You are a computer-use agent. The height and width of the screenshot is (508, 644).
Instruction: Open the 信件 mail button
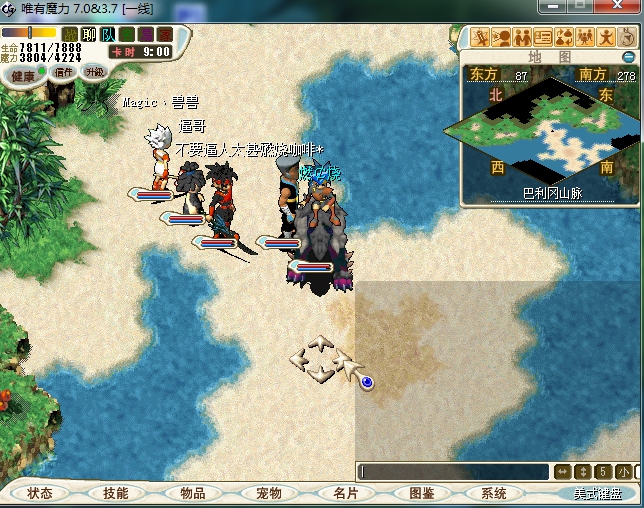(64, 72)
